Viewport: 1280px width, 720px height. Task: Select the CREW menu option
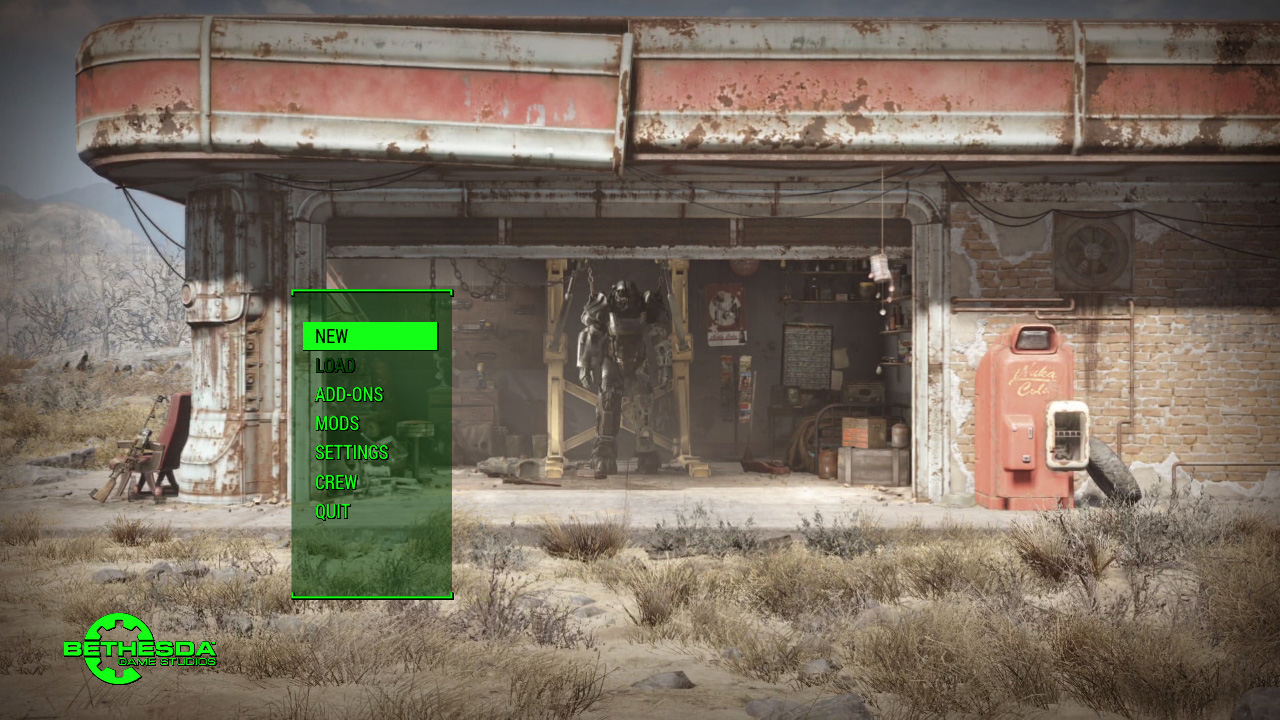tap(335, 481)
